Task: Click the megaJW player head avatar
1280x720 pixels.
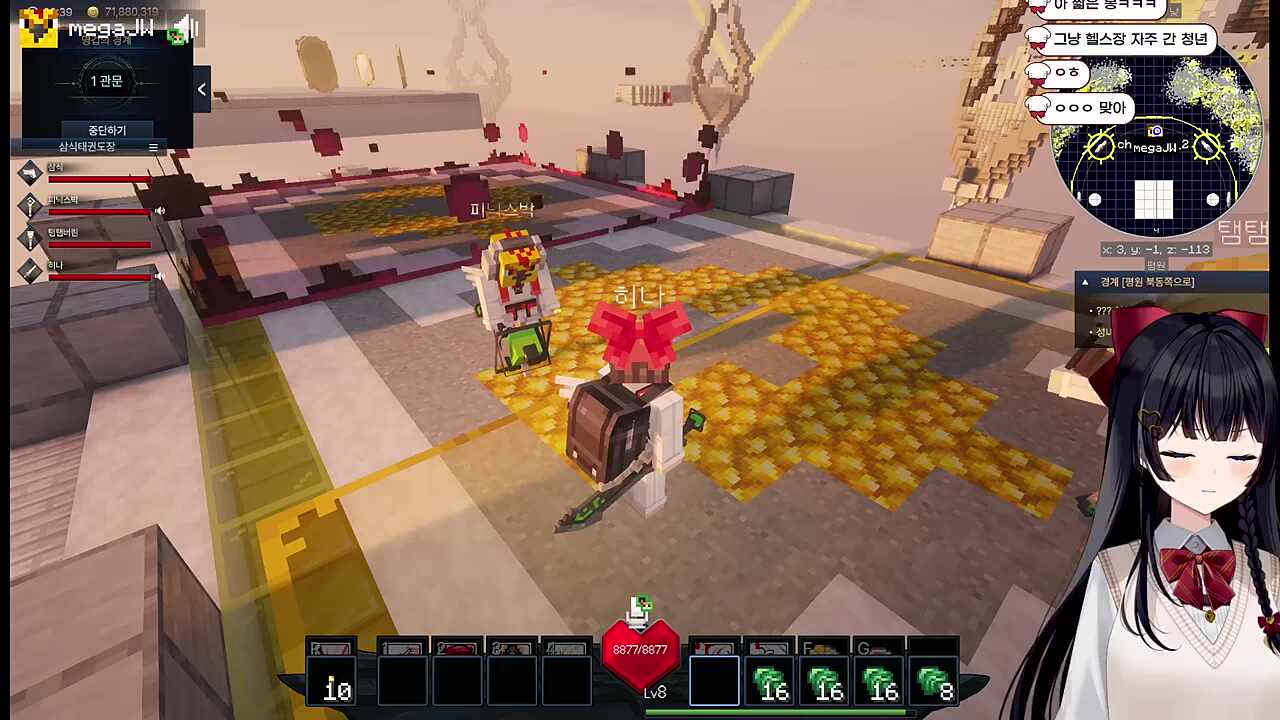Action: pos(39,29)
